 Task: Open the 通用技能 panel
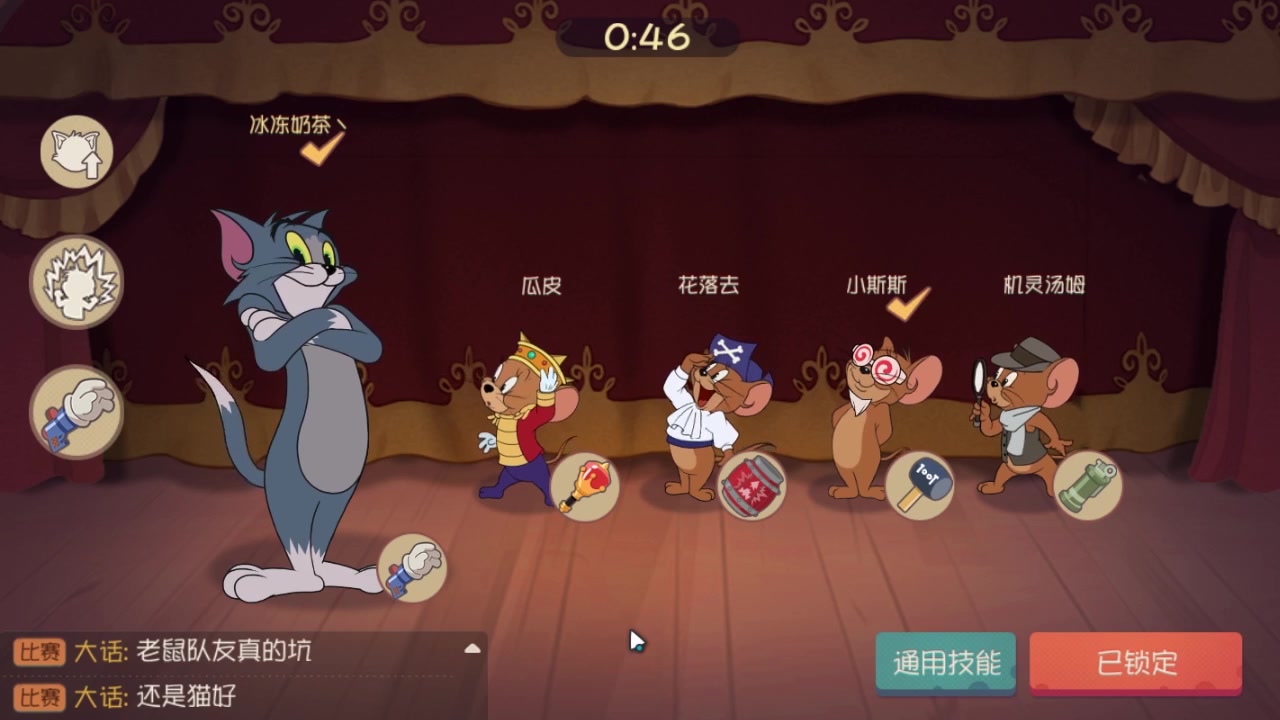(945, 662)
